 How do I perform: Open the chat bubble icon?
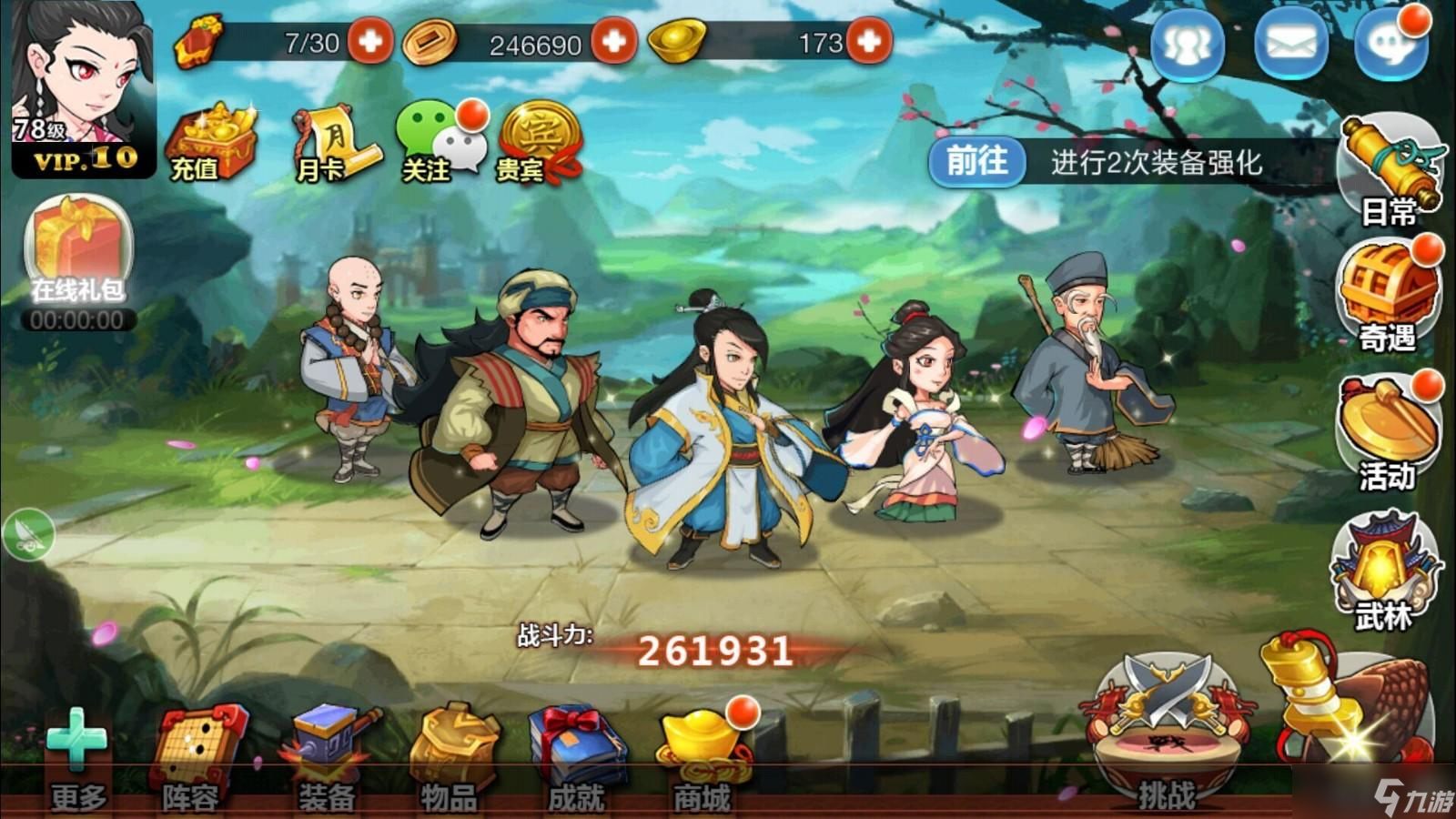coord(1388,47)
